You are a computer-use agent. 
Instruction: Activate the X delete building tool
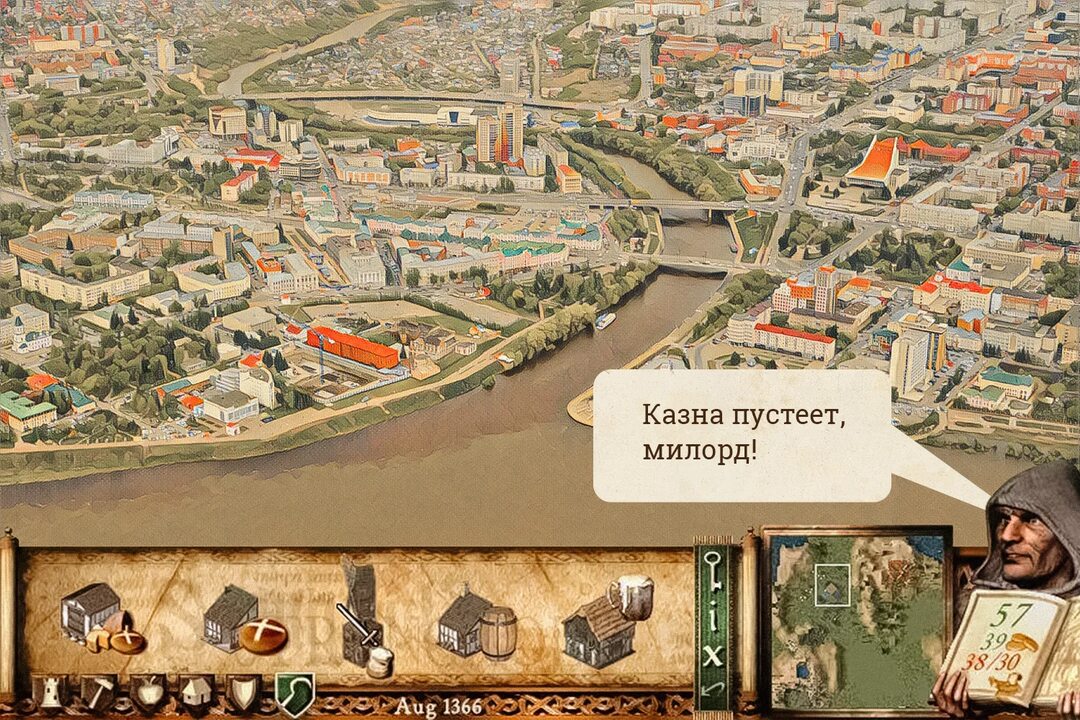pos(712,656)
